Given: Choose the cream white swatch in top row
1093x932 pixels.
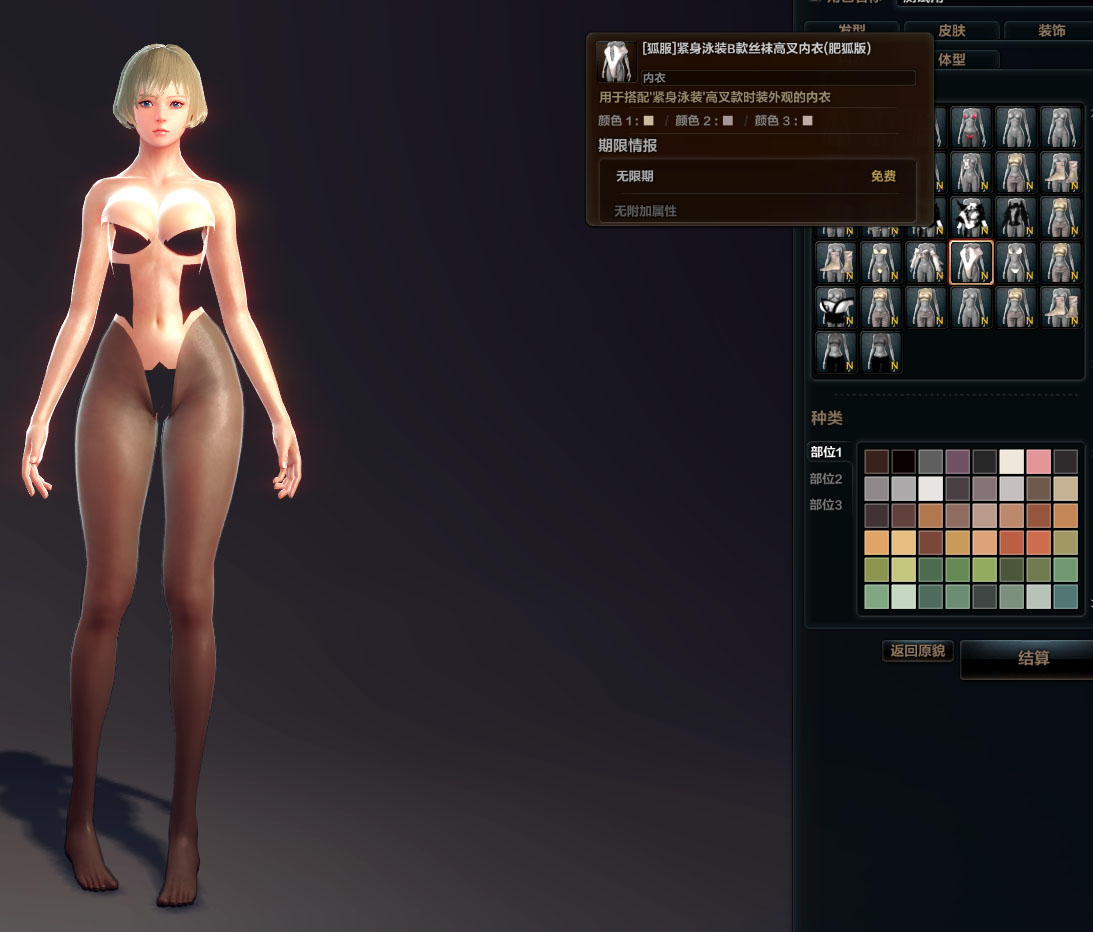Looking at the screenshot, I should point(1012,461).
